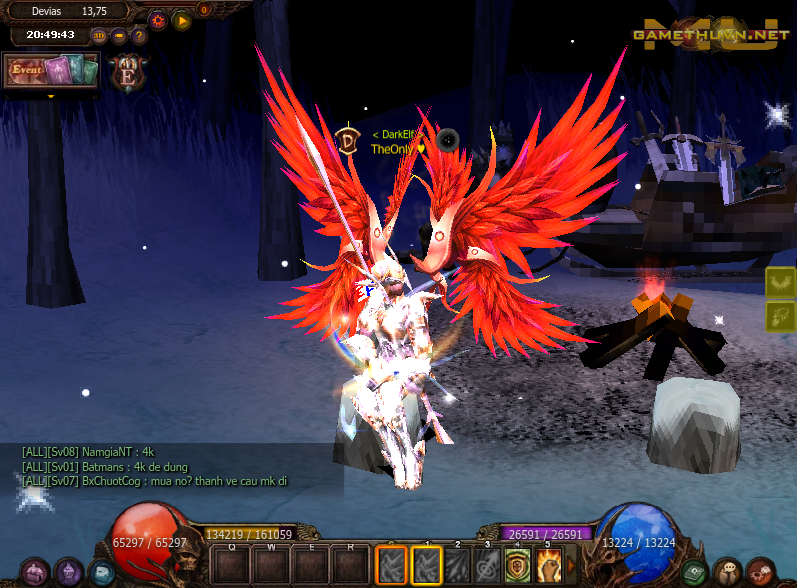Expand the skill bar with the arrow

(x=572, y=566)
